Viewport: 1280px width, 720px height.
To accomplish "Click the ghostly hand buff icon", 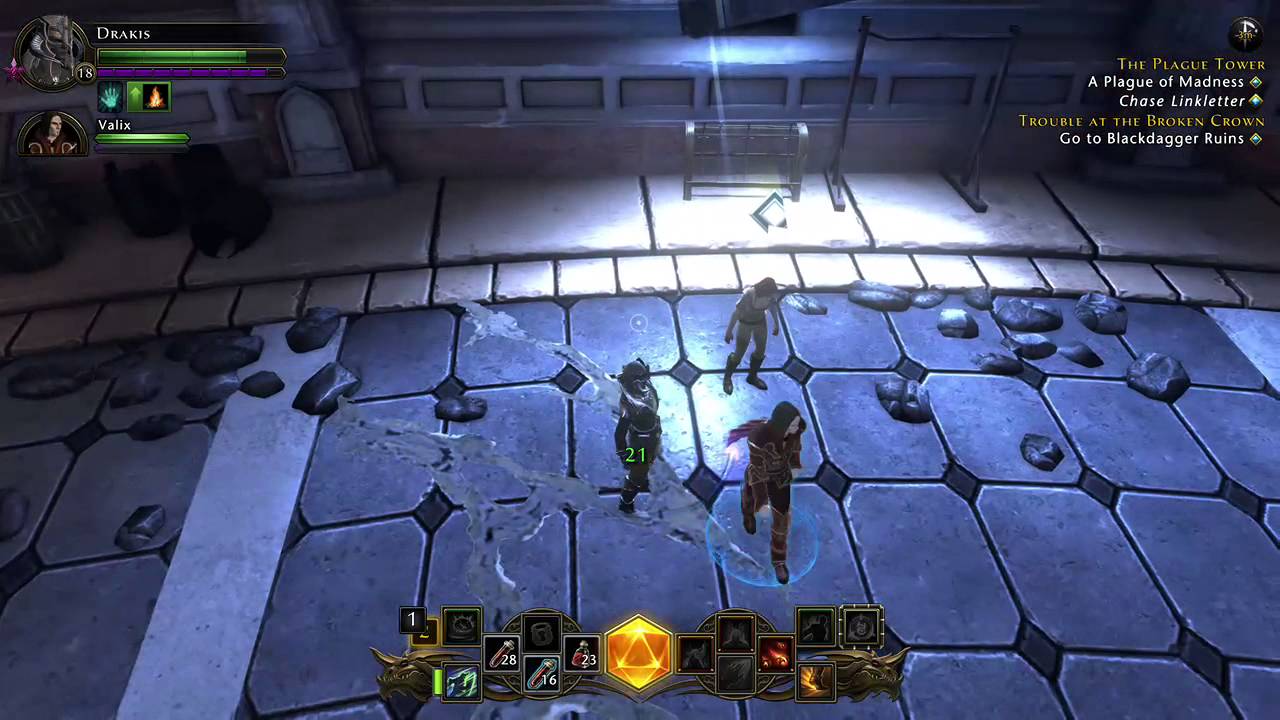I will pyautogui.click(x=112, y=96).
